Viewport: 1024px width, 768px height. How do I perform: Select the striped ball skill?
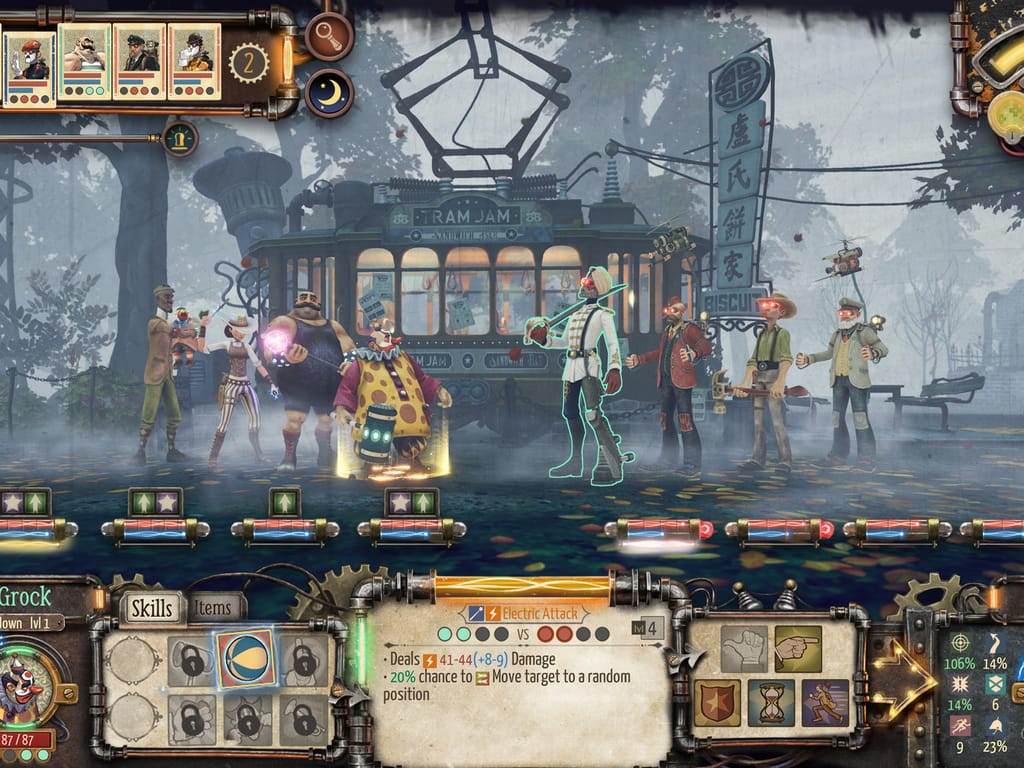pos(245,658)
